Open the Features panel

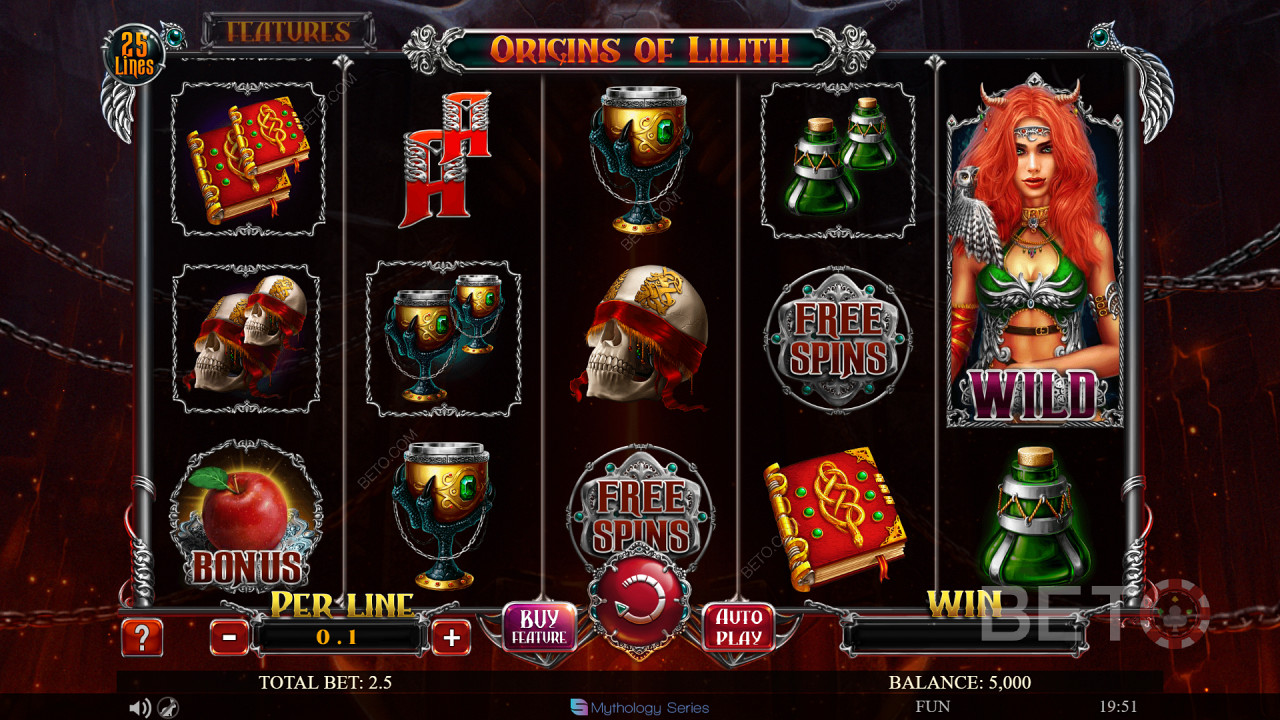(288, 32)
